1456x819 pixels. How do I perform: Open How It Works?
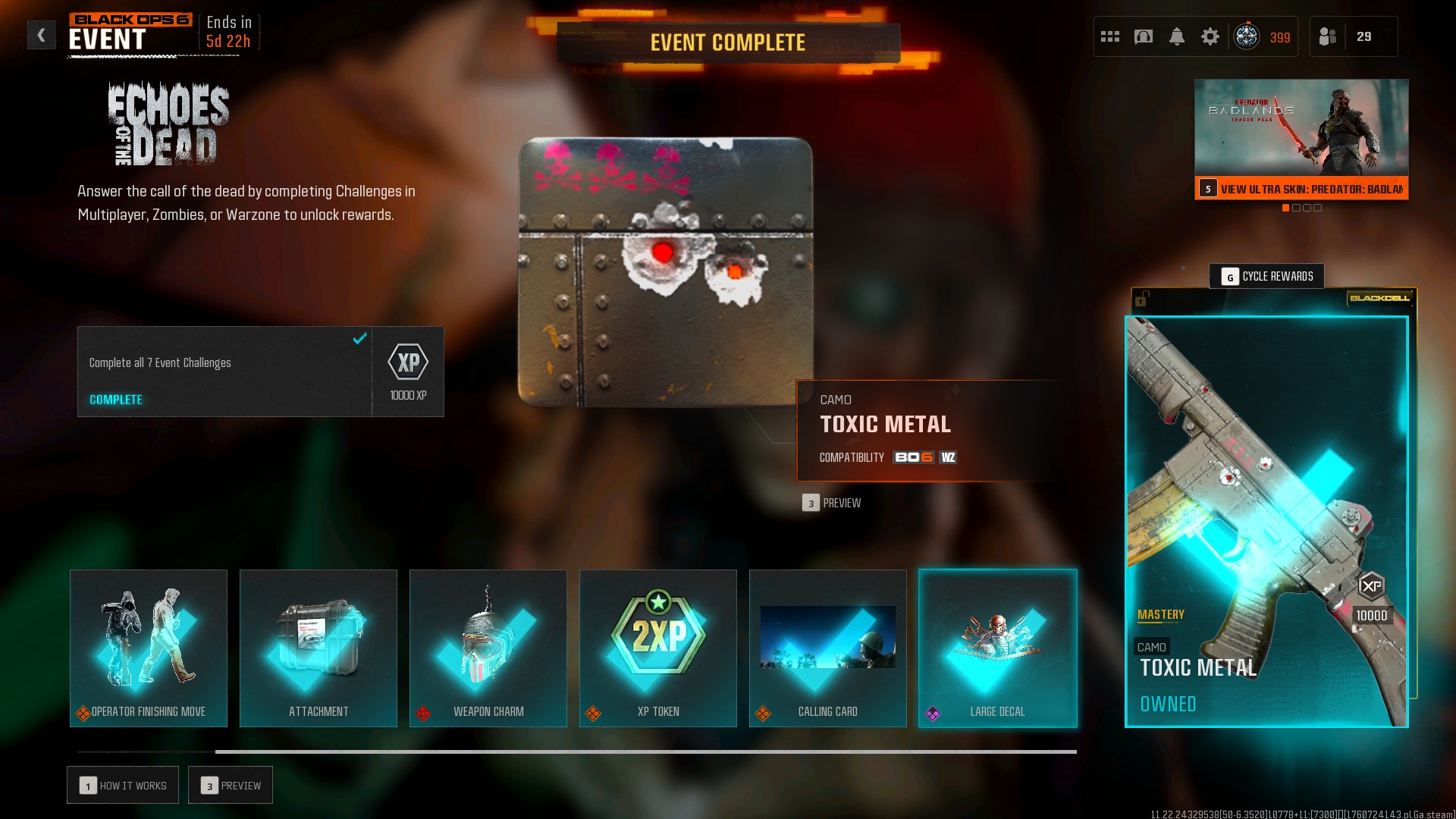tap(123, 786)
